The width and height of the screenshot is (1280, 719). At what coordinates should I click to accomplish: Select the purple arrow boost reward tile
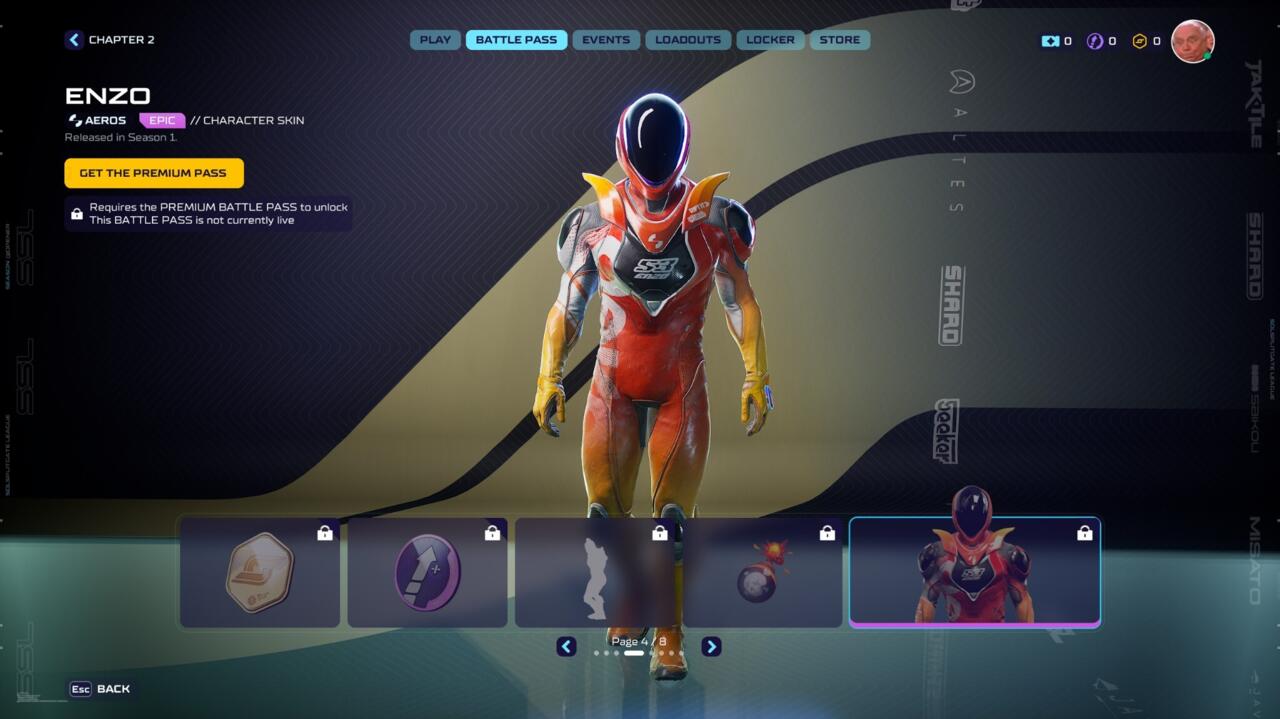[427, 573]
